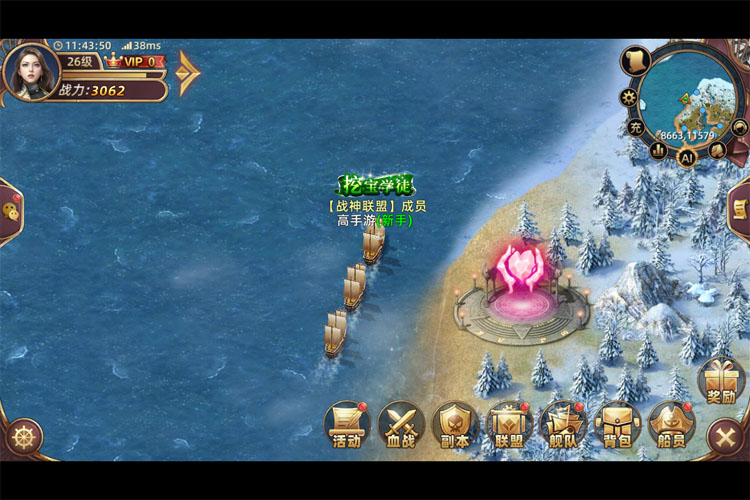The height and width of the screenshot is (500, 750).
Task: Open the 舰队 fleet screen
Action: (563, 425)
